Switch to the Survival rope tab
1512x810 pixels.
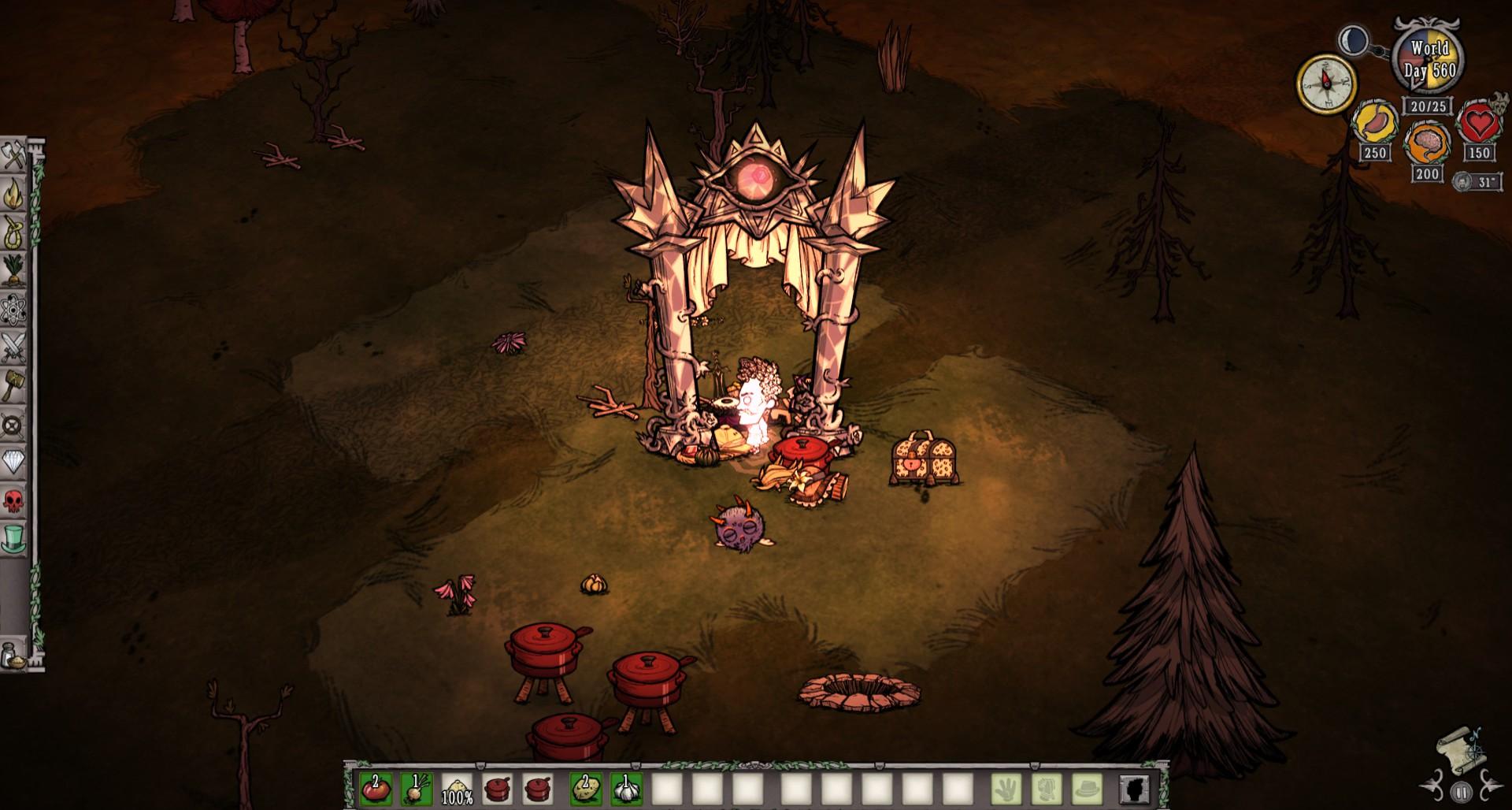pyautogui.click(x=13, y=232)
